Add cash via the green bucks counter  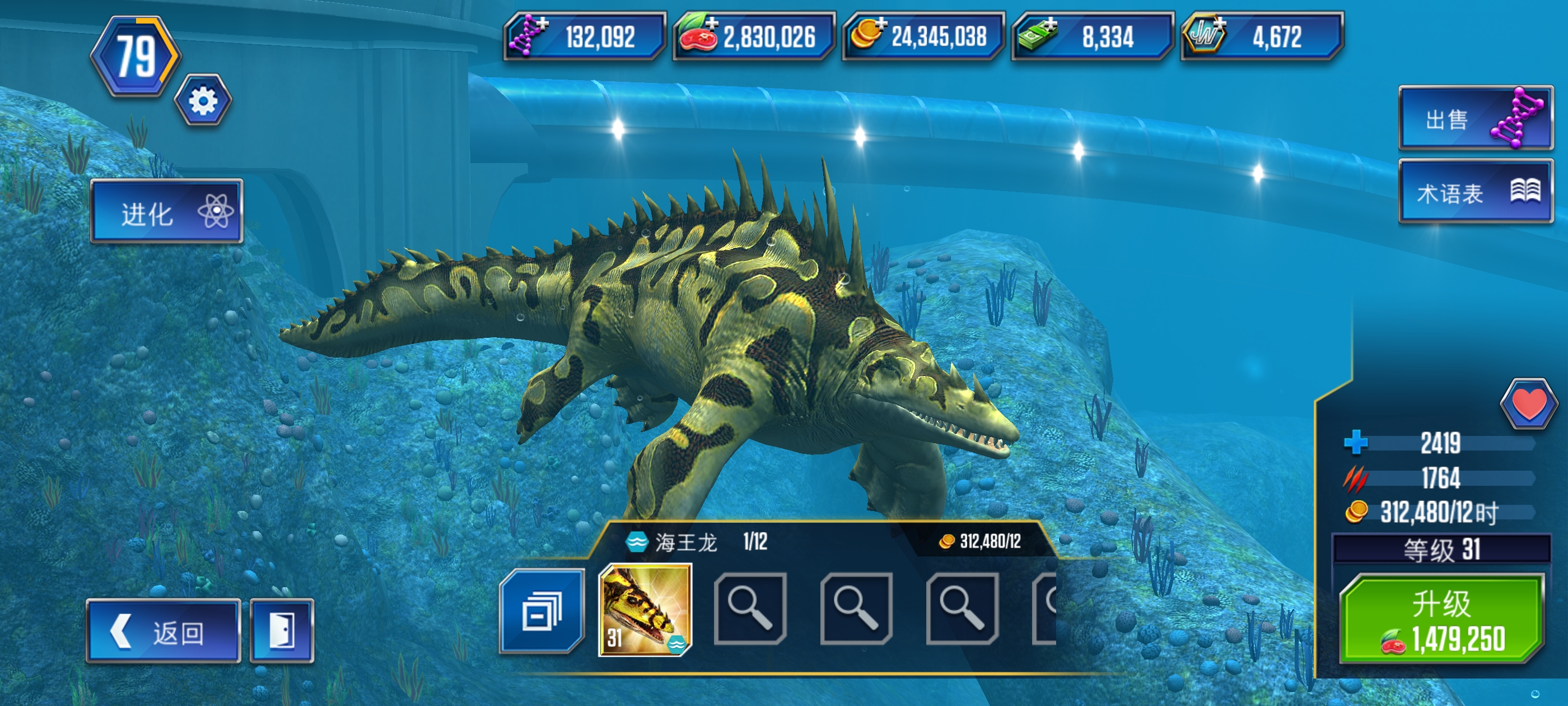click(x=1092, y=36)
